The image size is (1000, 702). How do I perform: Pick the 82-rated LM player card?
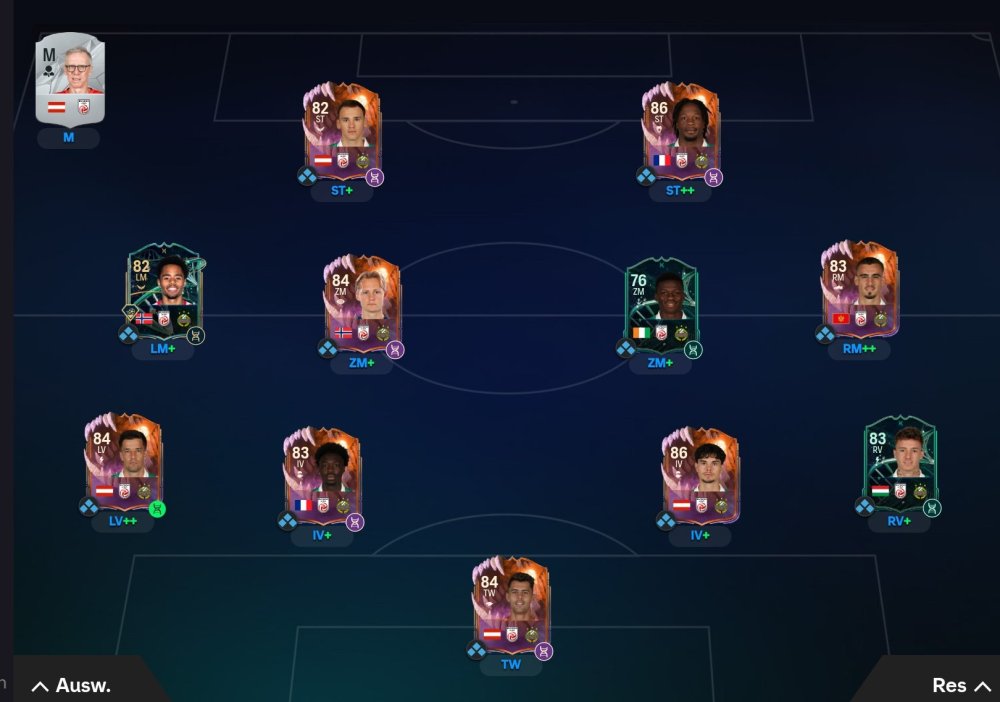click(x=164, y=291)
